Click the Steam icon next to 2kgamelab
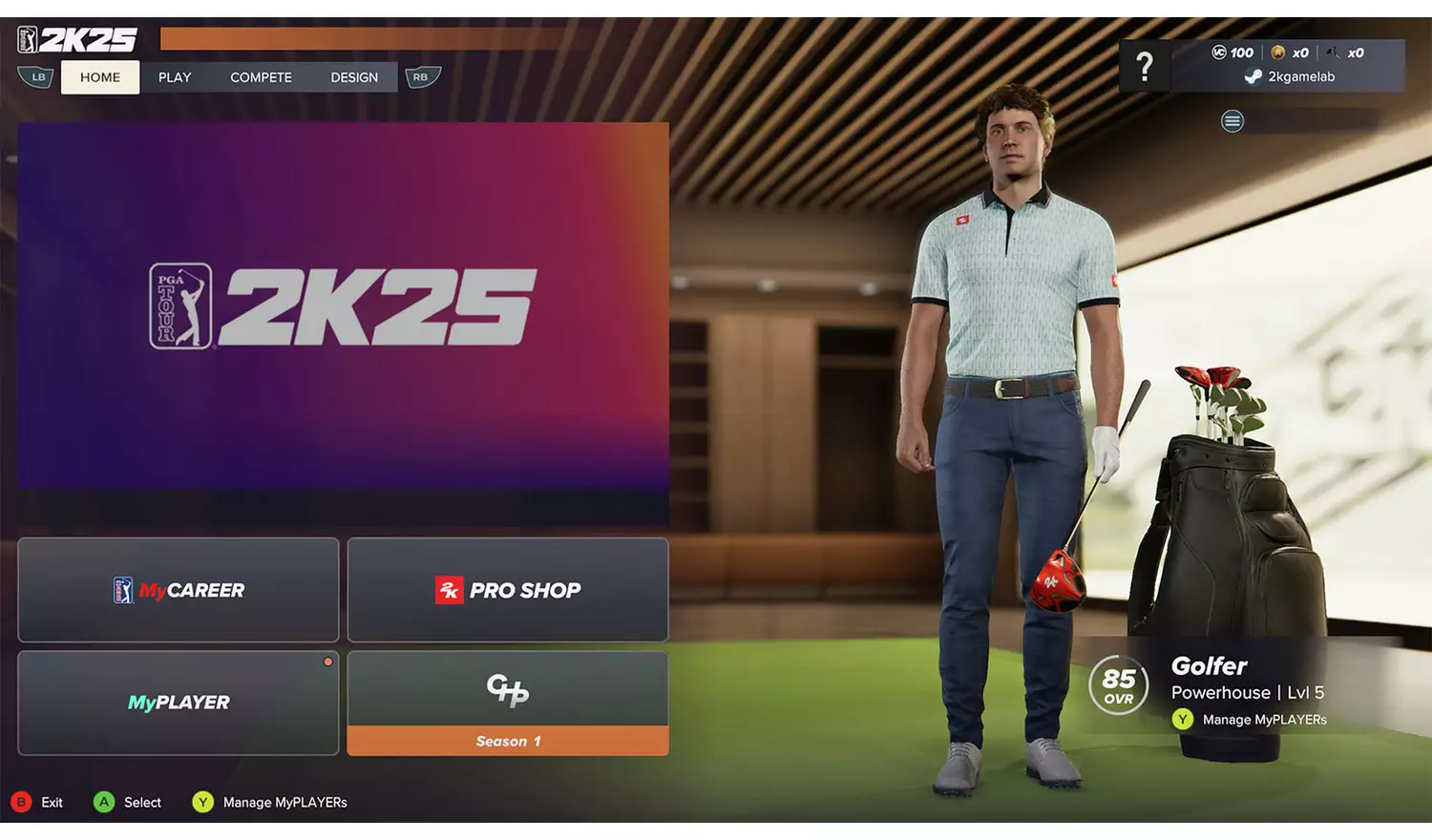The width and height of the screenshot is (1432, 840). 1253,76
